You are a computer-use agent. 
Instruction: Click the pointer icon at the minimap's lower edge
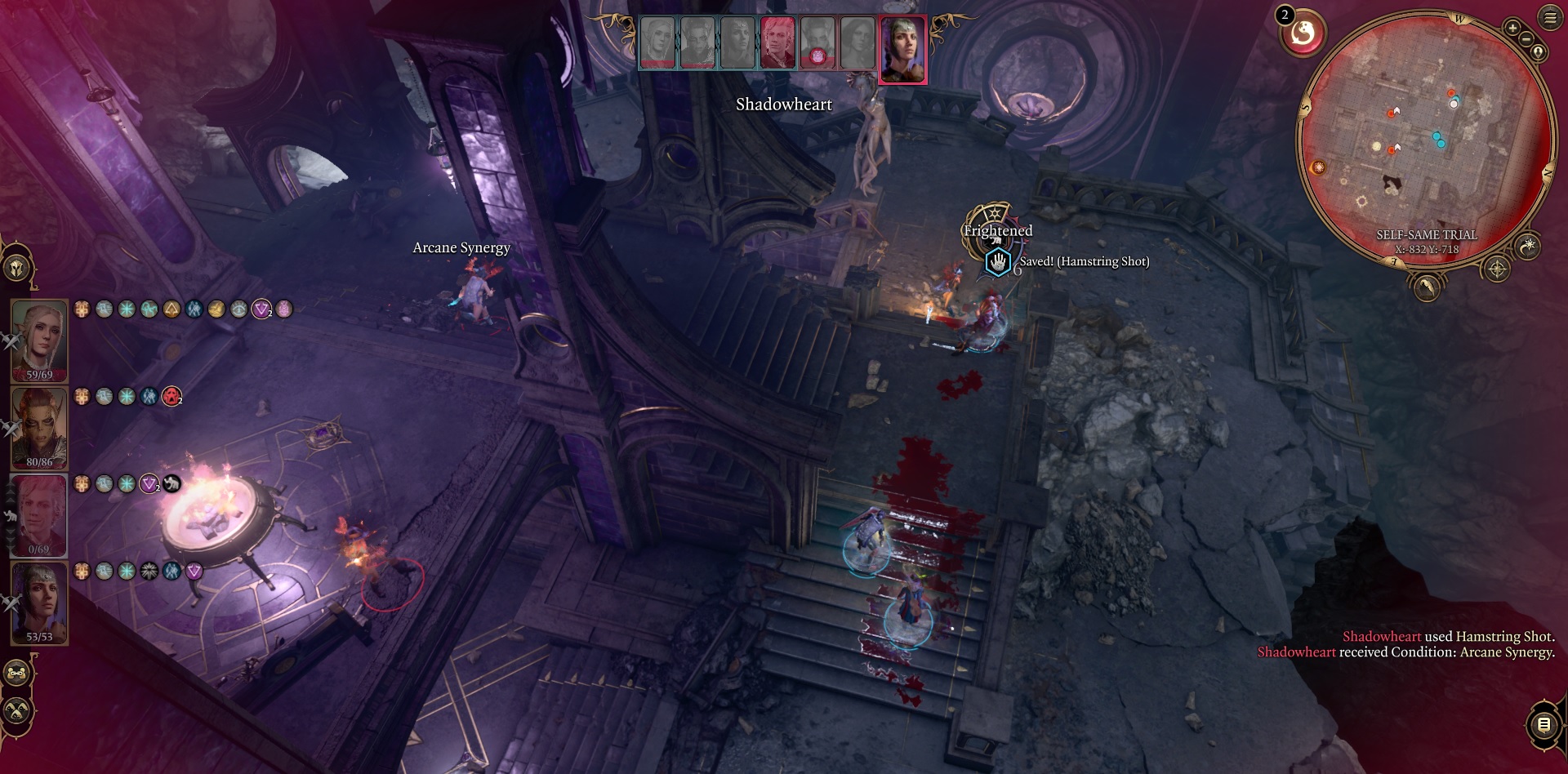1428,290
